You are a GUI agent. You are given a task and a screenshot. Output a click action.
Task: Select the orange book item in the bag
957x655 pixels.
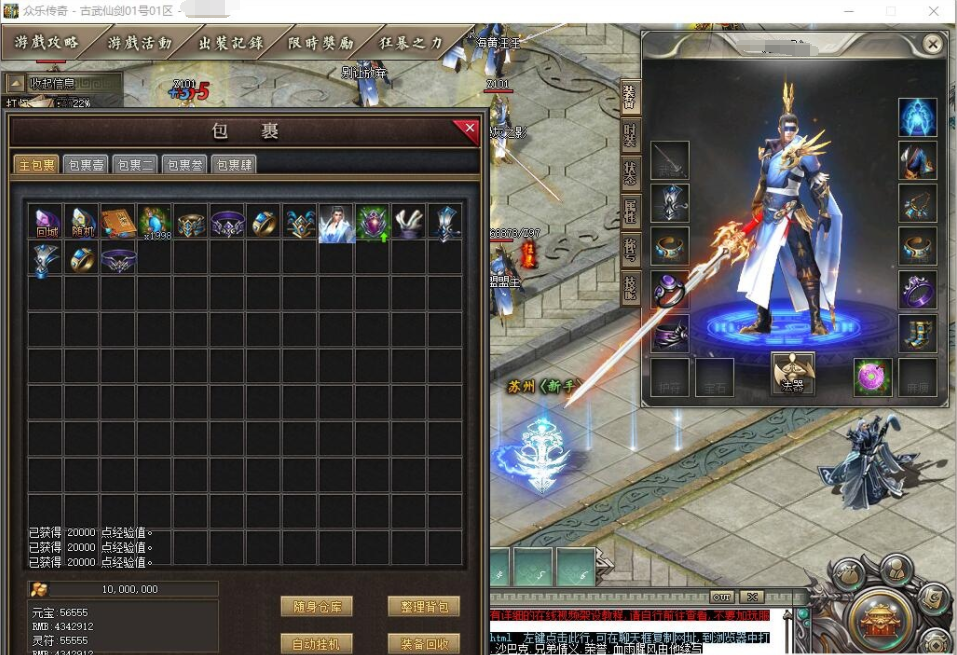(x=118, y=223)
